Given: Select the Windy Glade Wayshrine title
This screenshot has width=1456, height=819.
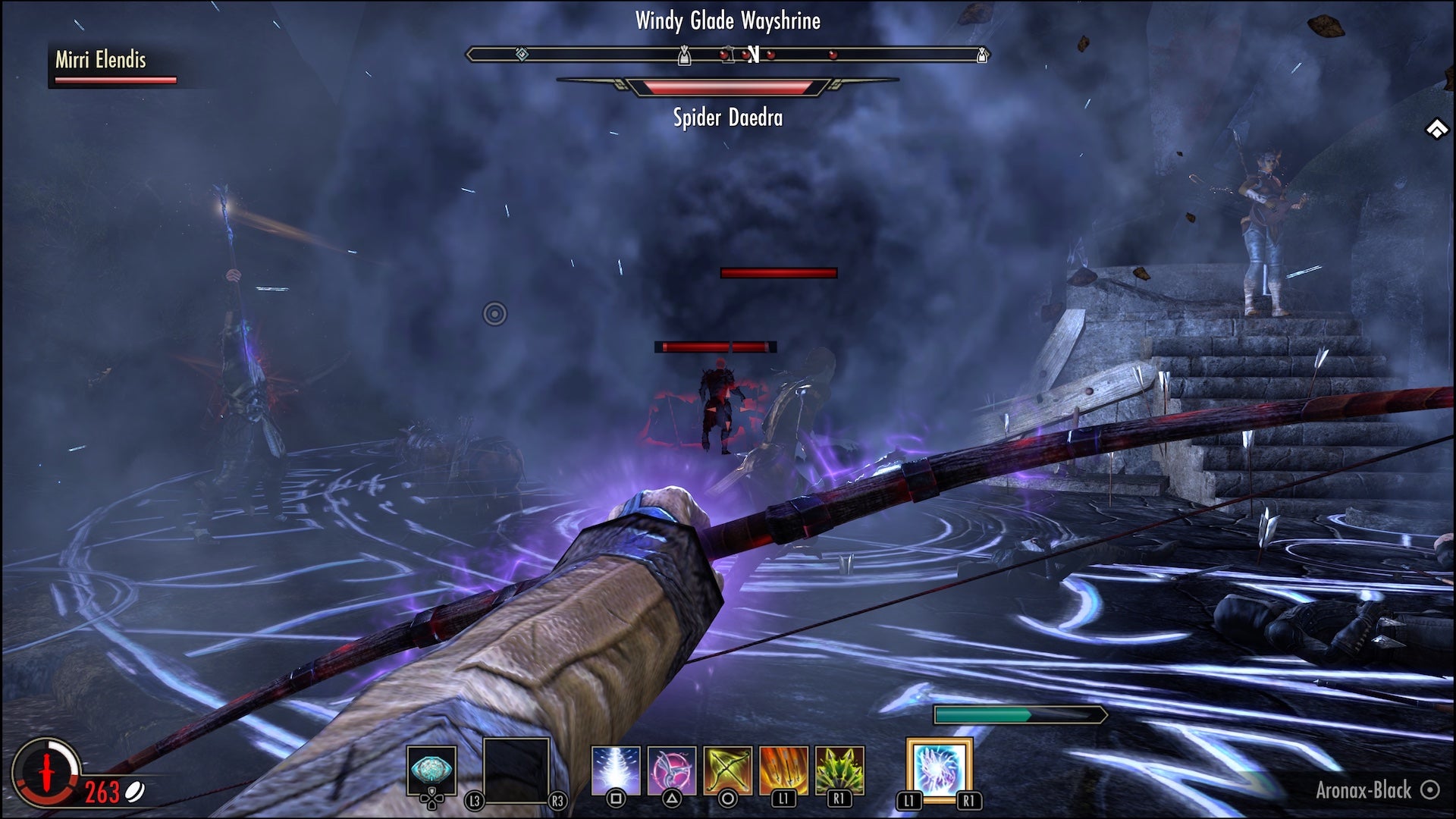Looking at the screenshot, I should 726,22.
